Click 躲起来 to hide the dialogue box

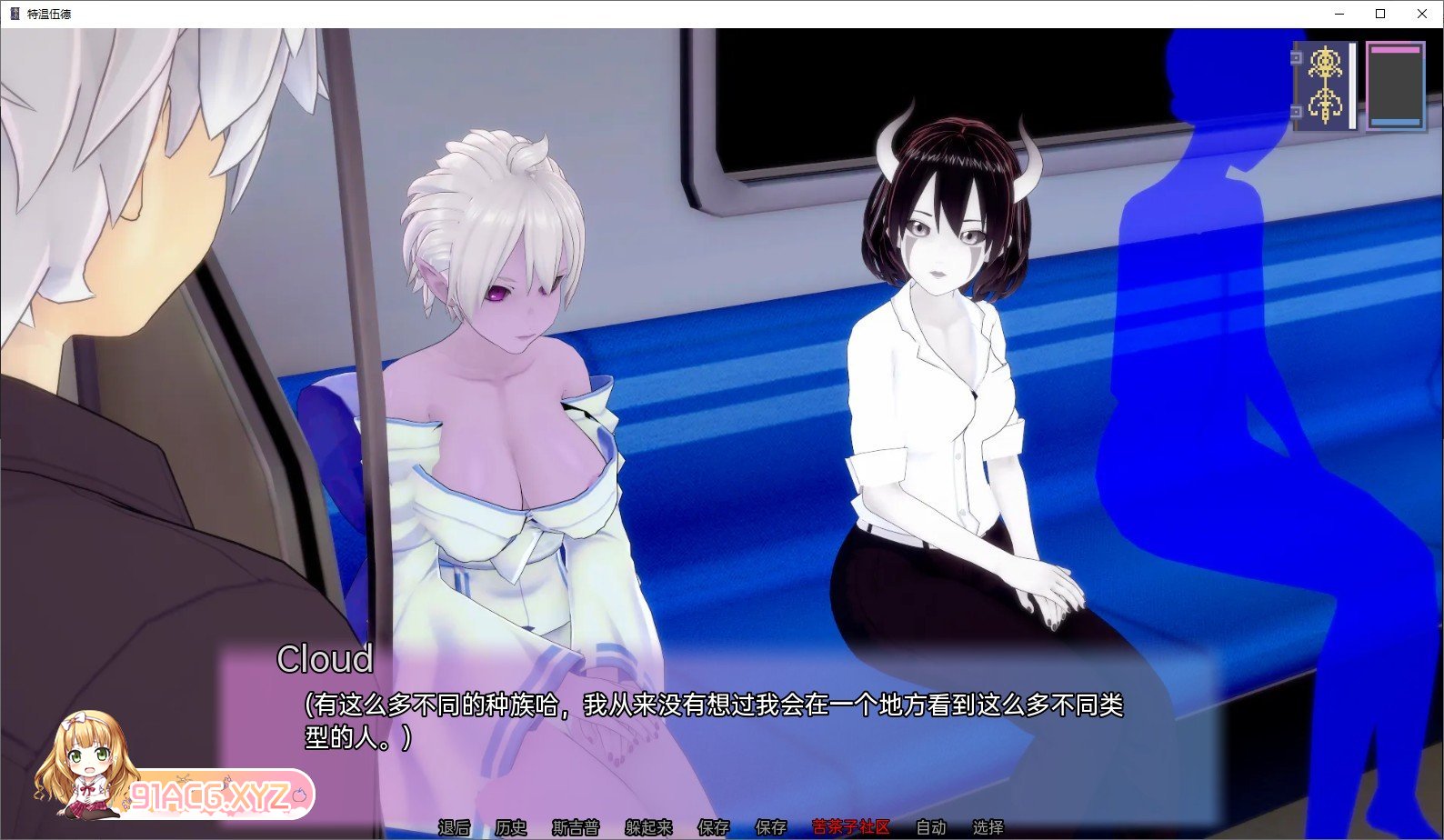(x=646, y=828)
